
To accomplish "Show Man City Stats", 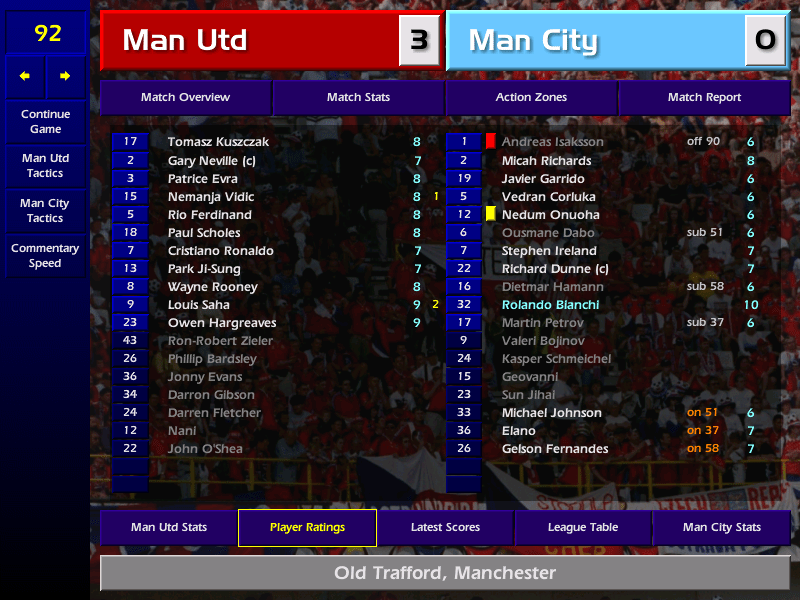I will [721, 528].
